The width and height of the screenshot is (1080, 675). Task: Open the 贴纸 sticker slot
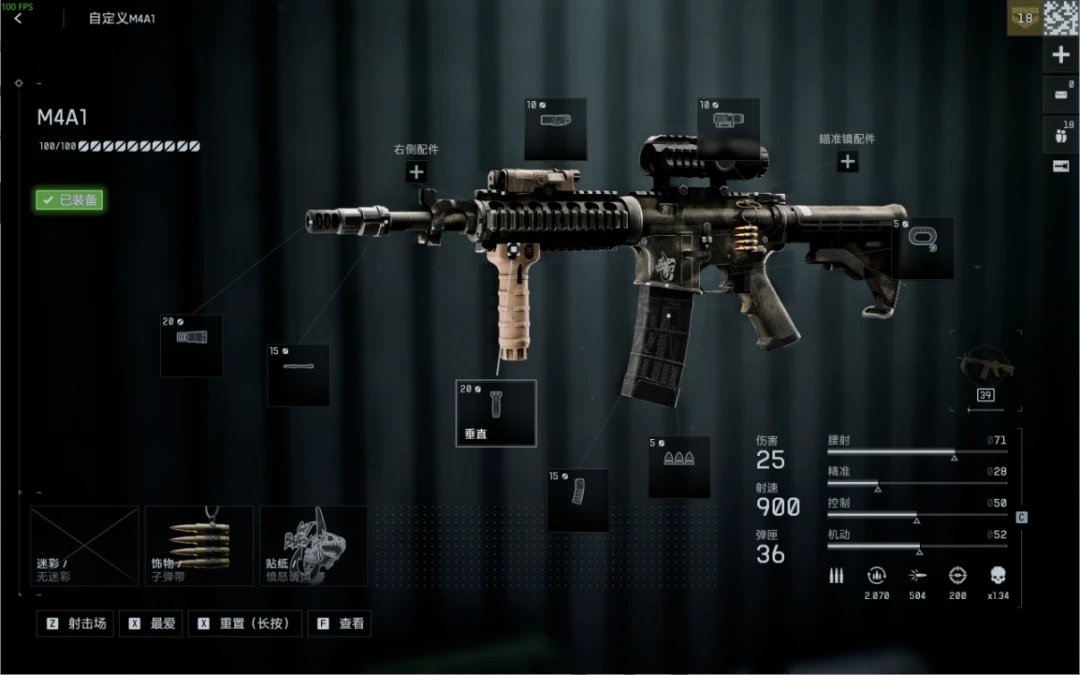(313, 546)
